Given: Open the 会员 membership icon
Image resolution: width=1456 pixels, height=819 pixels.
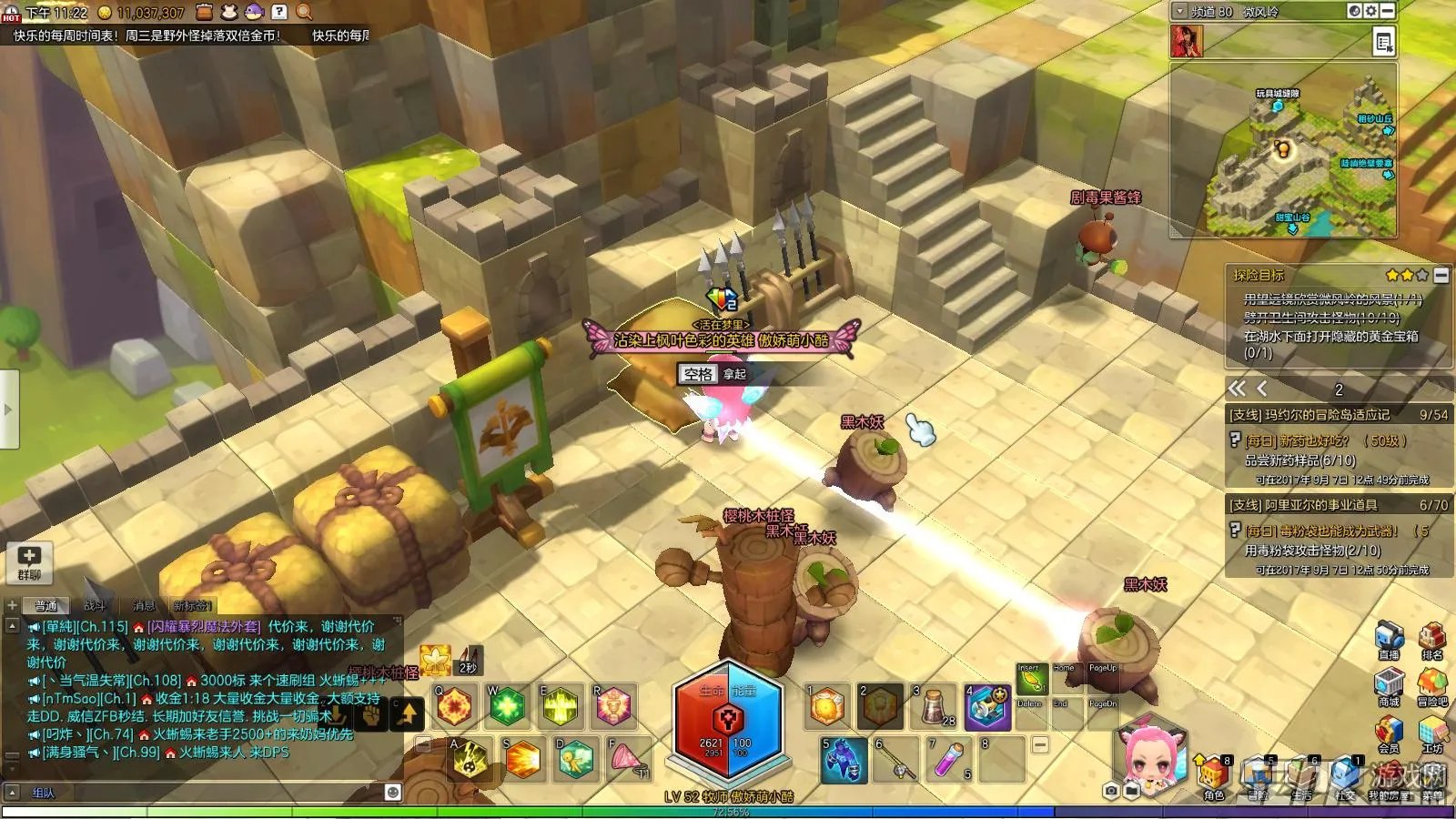Looking at the screenshot, I should (x=1389, y=733).
